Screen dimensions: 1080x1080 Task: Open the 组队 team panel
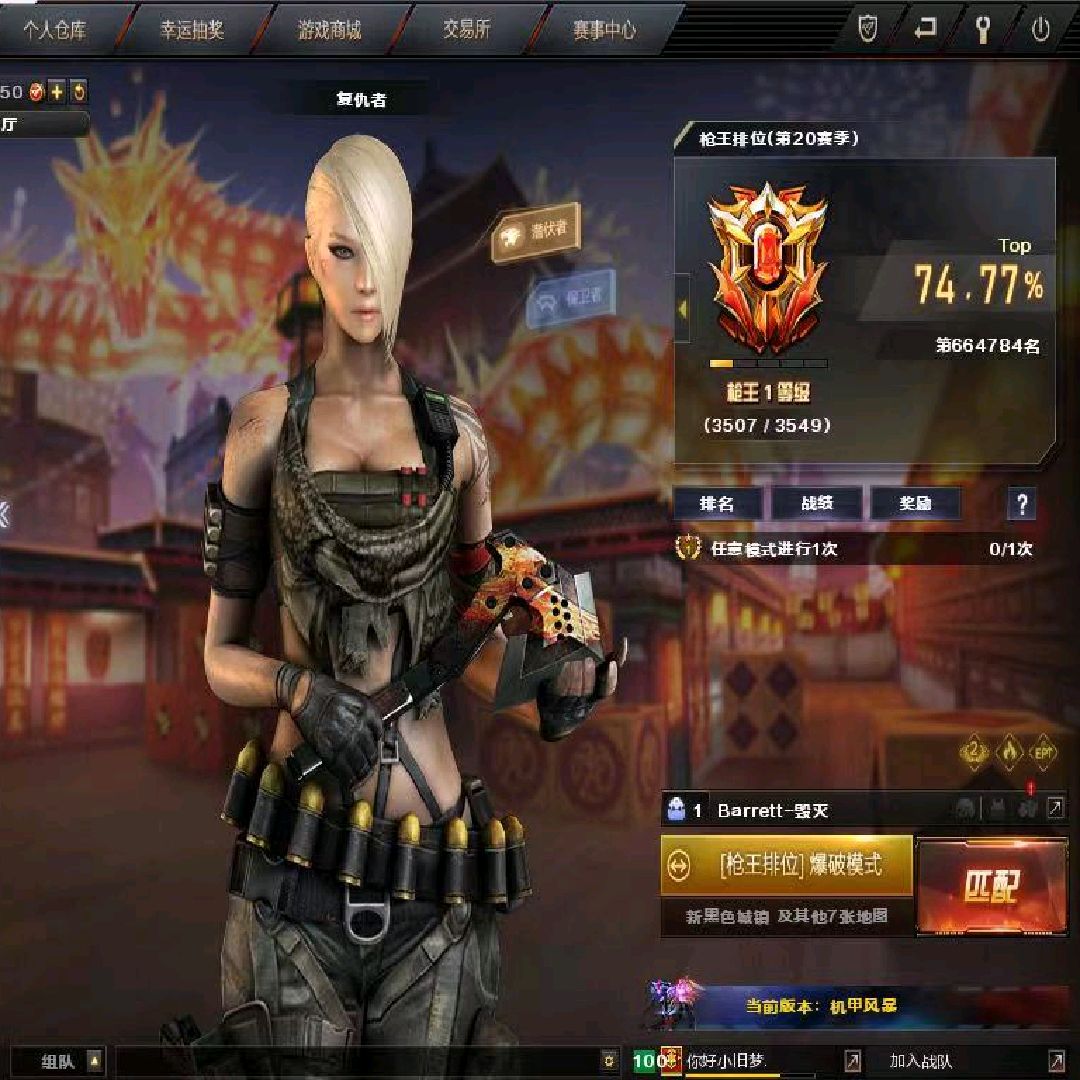pyautogui.click(x=60, y=1061)
